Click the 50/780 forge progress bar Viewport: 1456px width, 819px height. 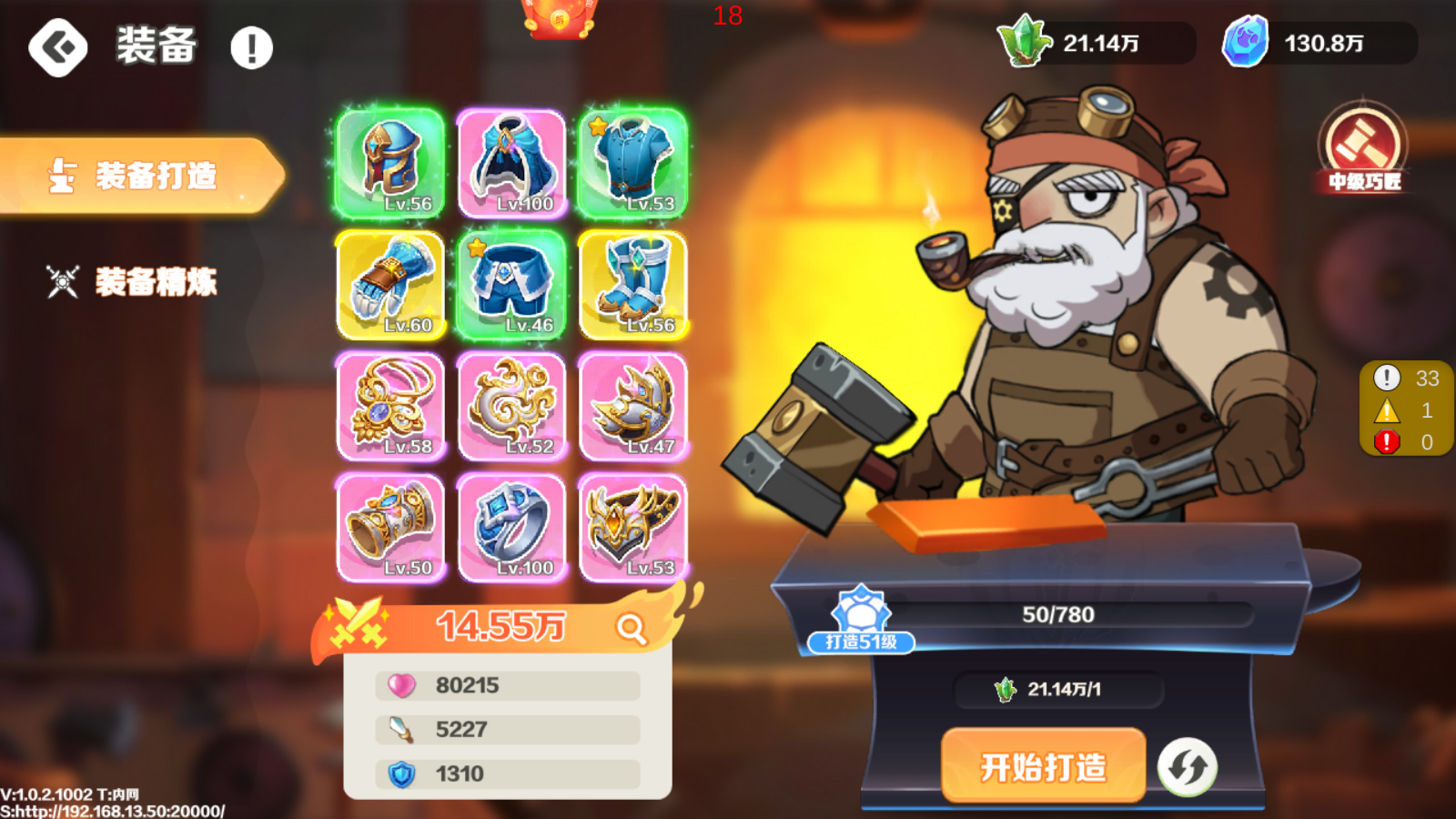pos(1056,613)
